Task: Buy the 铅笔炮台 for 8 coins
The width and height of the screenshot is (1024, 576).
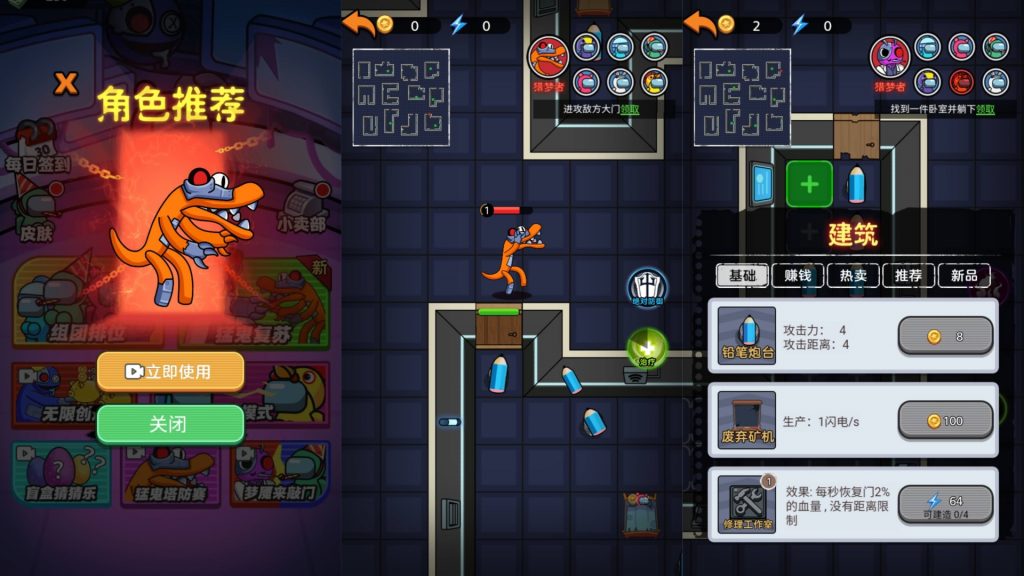Action: click(945, 336)
